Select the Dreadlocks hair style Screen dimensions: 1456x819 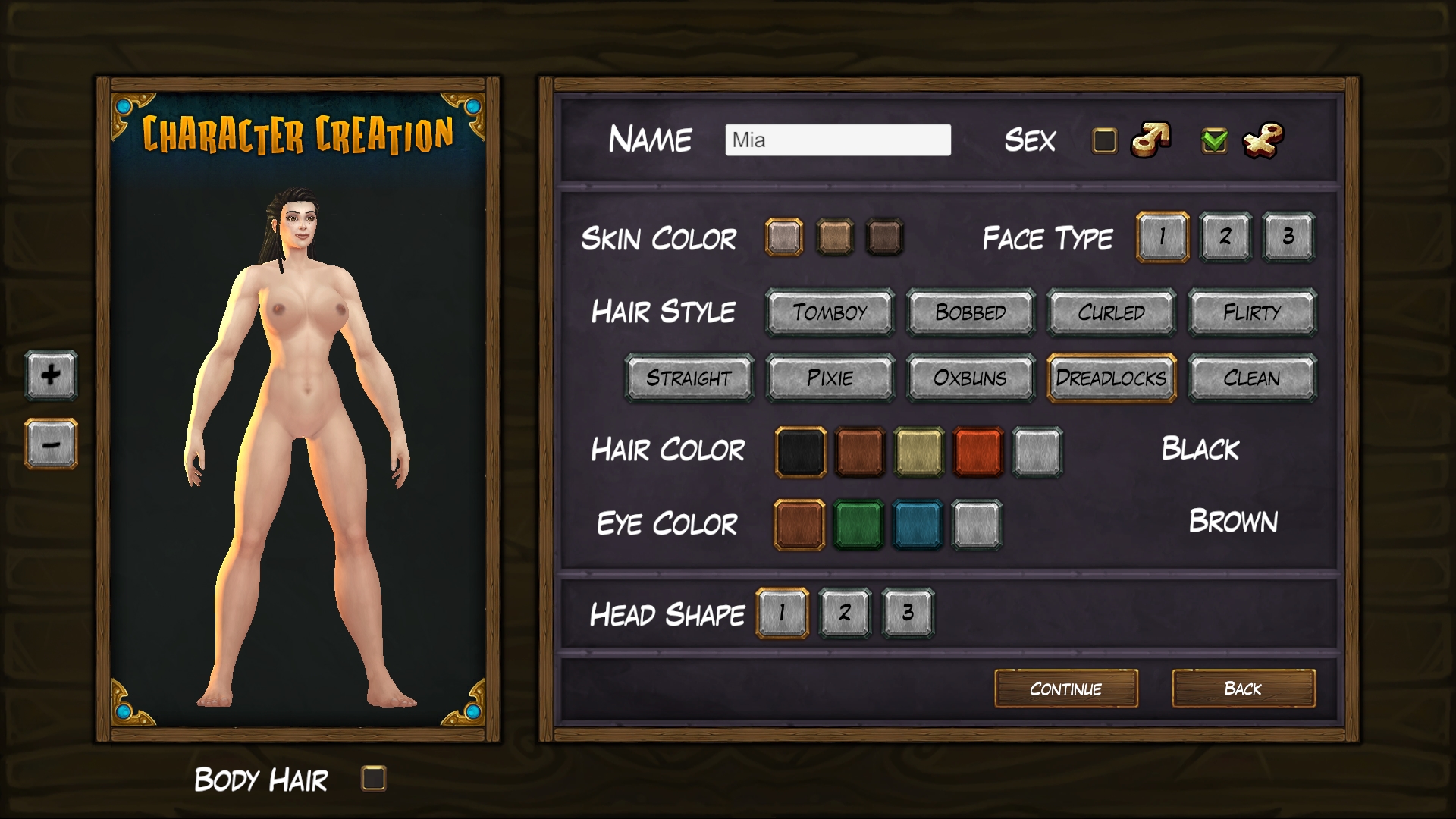click(1110, 378)
